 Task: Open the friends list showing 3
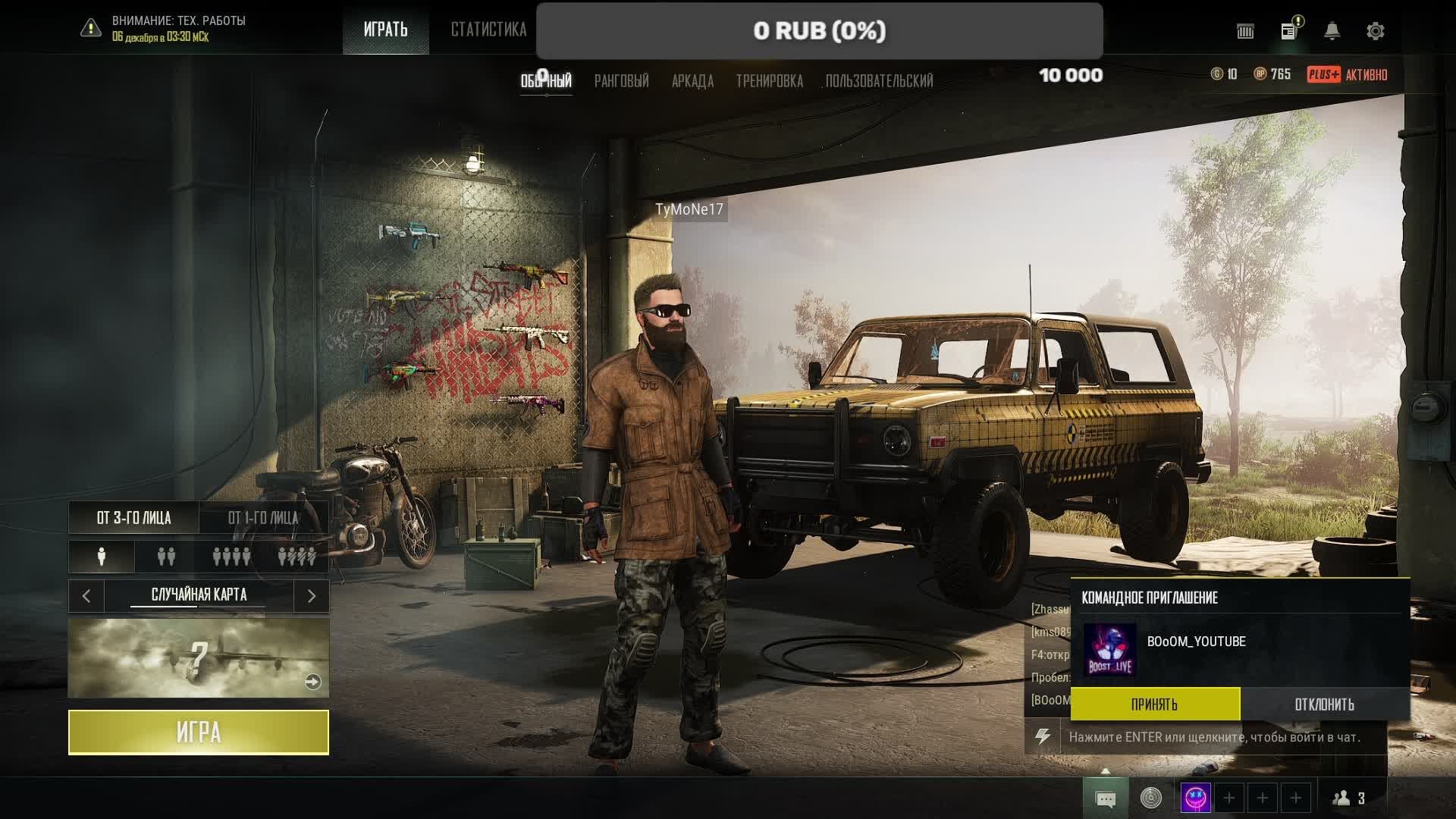(x=1350, y=798)
